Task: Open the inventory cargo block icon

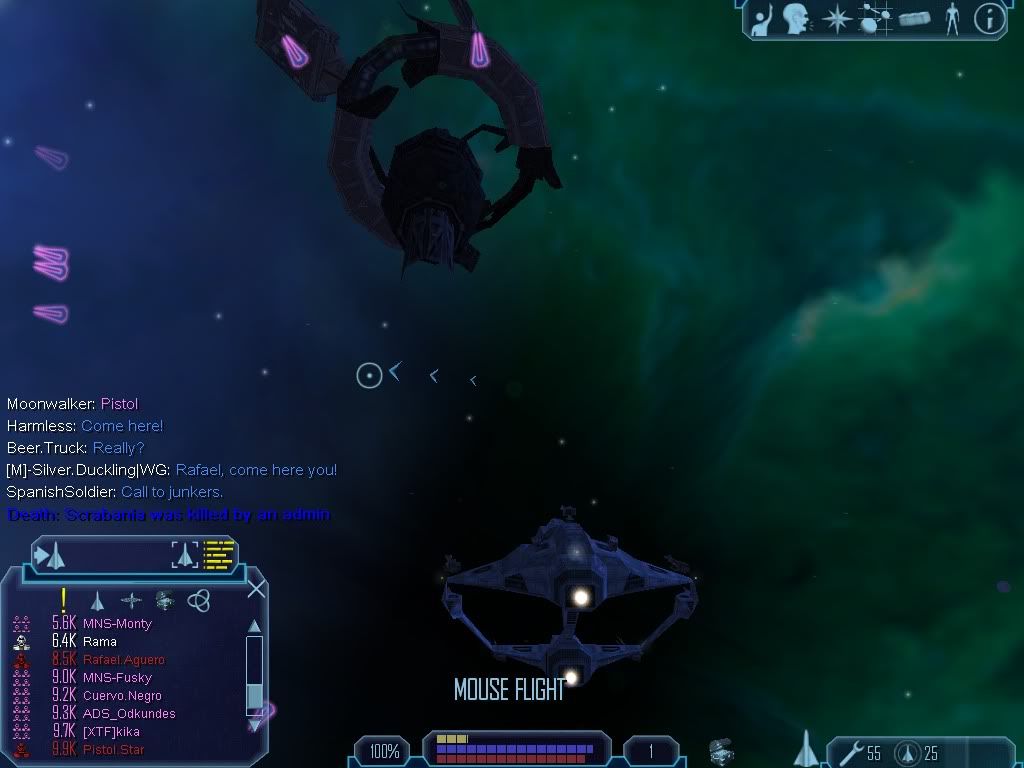Action: pos(914,19)
